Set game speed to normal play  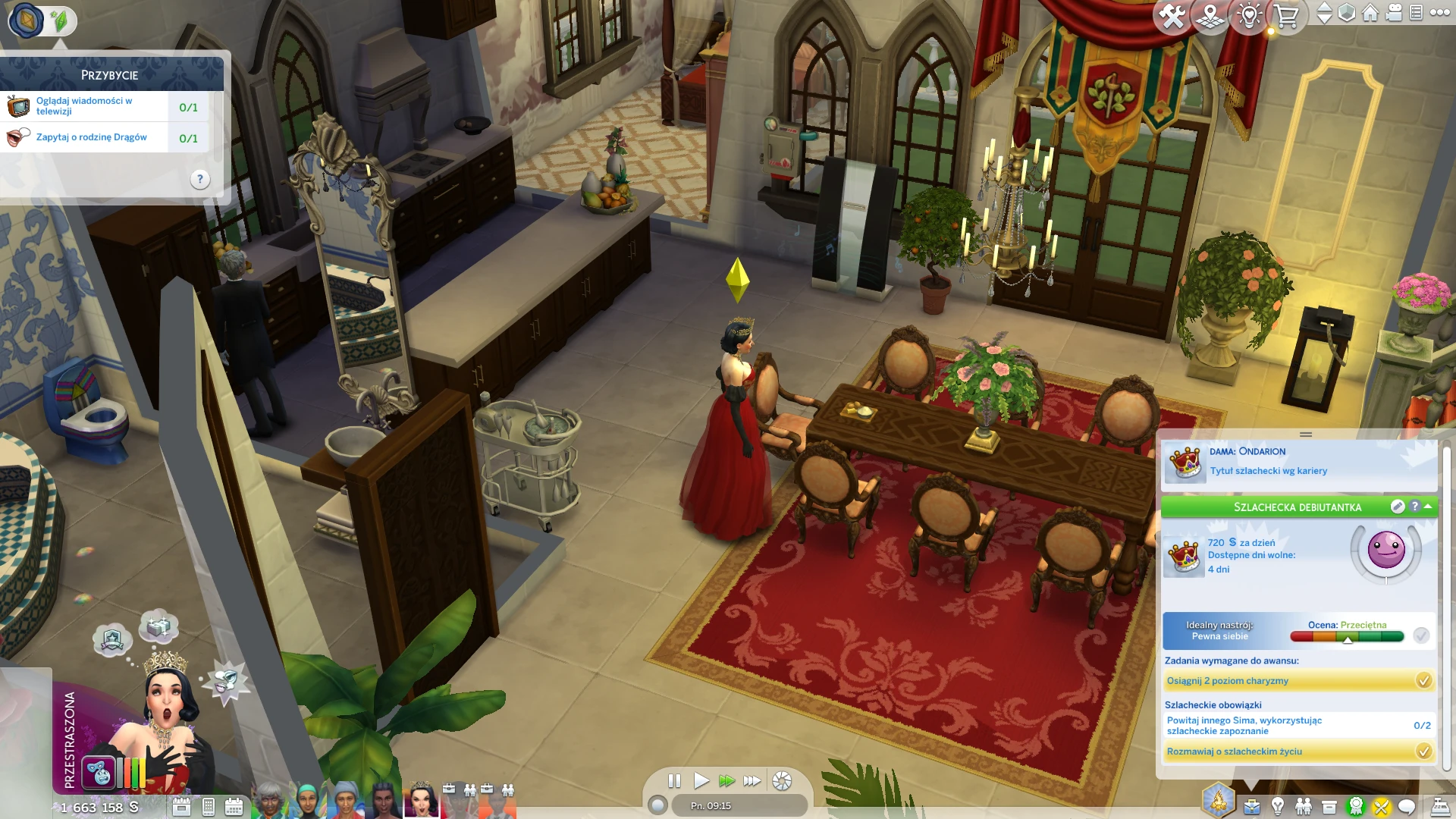(701, 780)
